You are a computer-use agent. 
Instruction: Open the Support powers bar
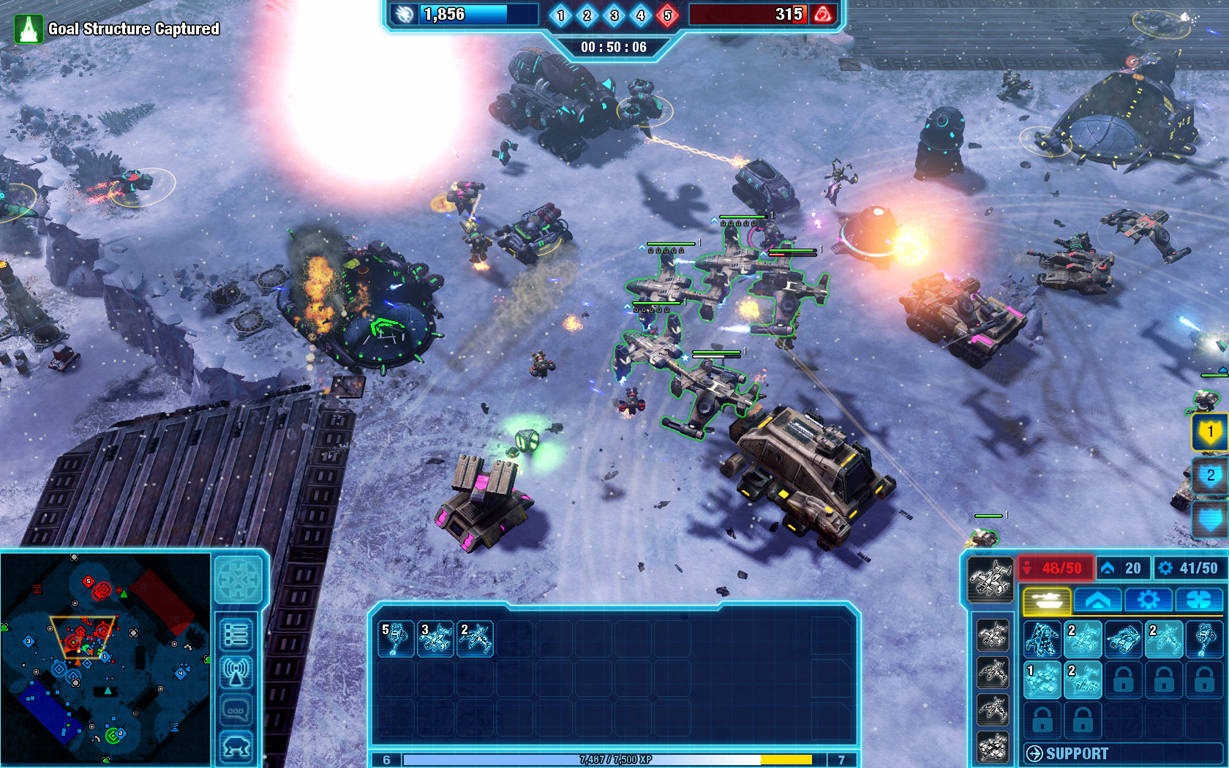point(1122,753)
